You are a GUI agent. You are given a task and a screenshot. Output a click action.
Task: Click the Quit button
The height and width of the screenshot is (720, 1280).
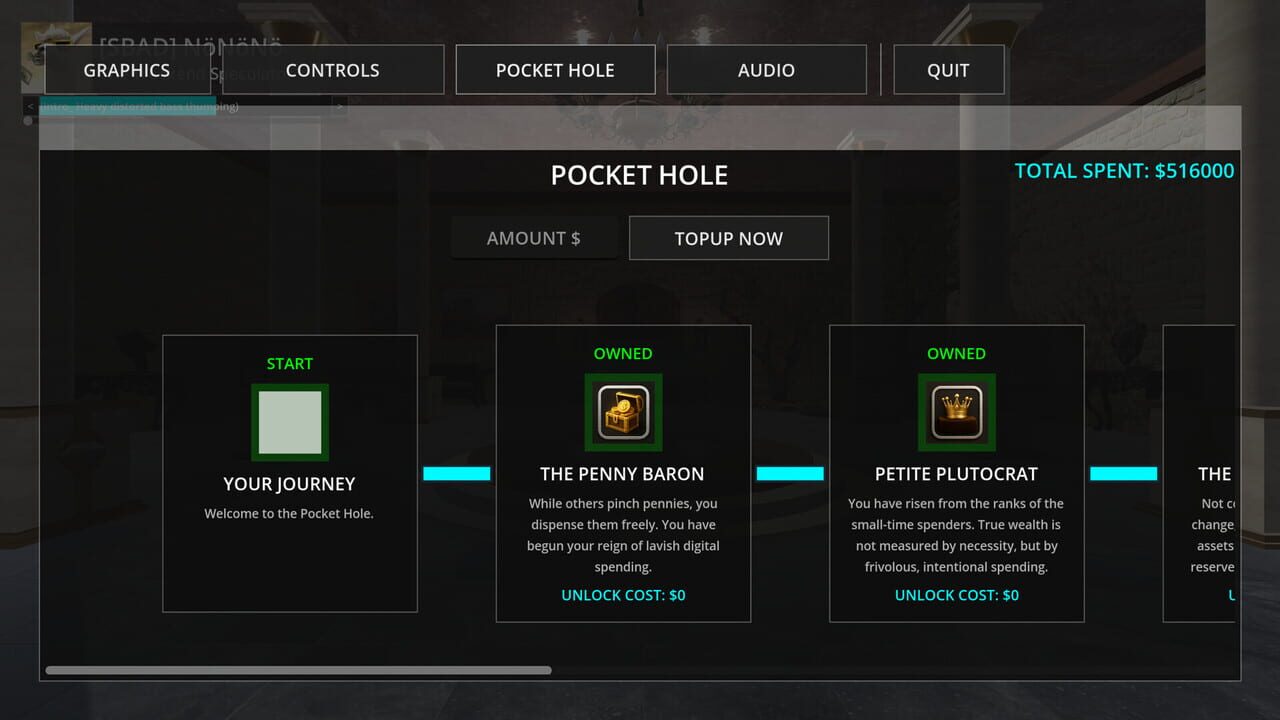948,70
